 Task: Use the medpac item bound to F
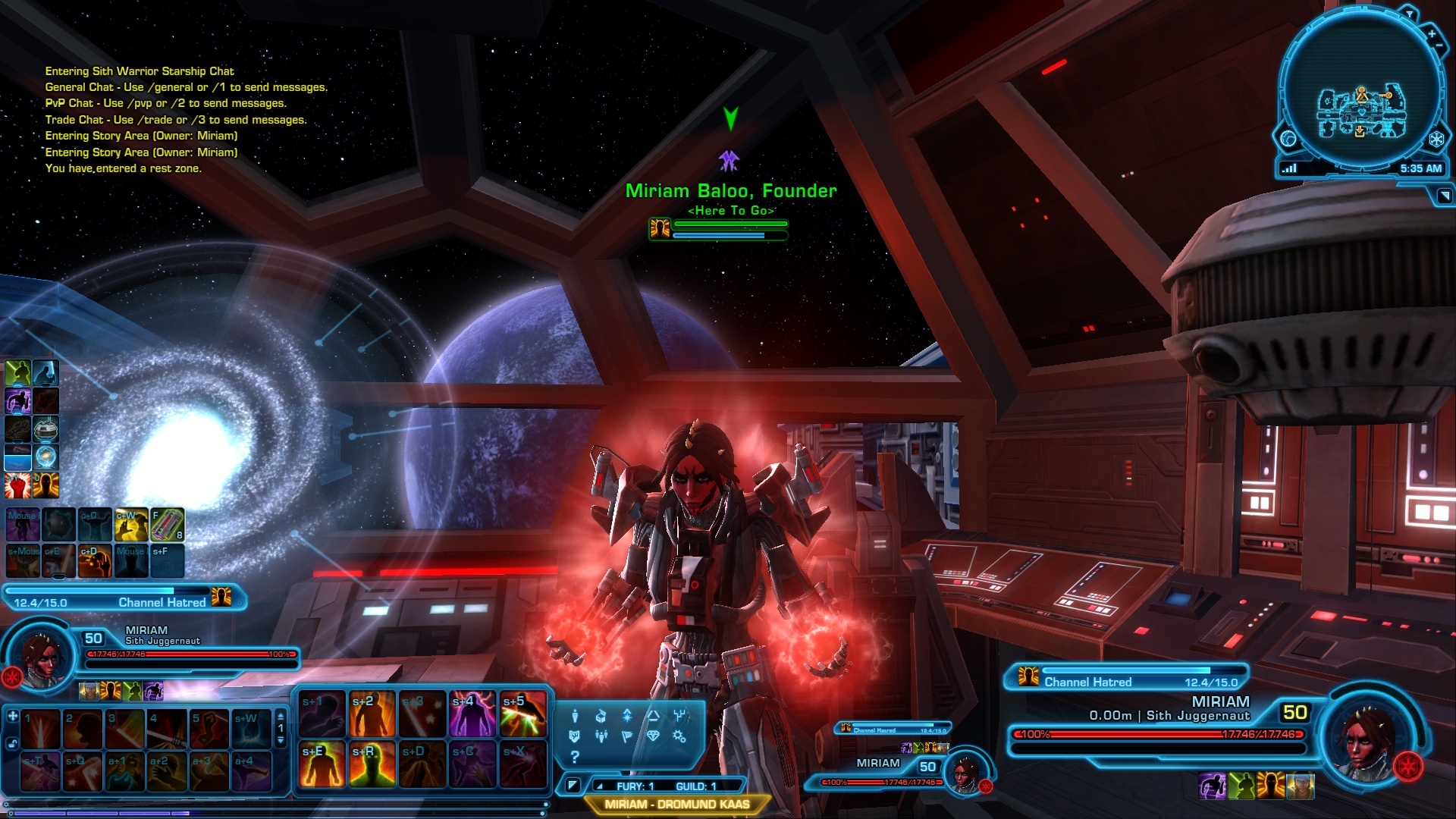tap(168, 524)
